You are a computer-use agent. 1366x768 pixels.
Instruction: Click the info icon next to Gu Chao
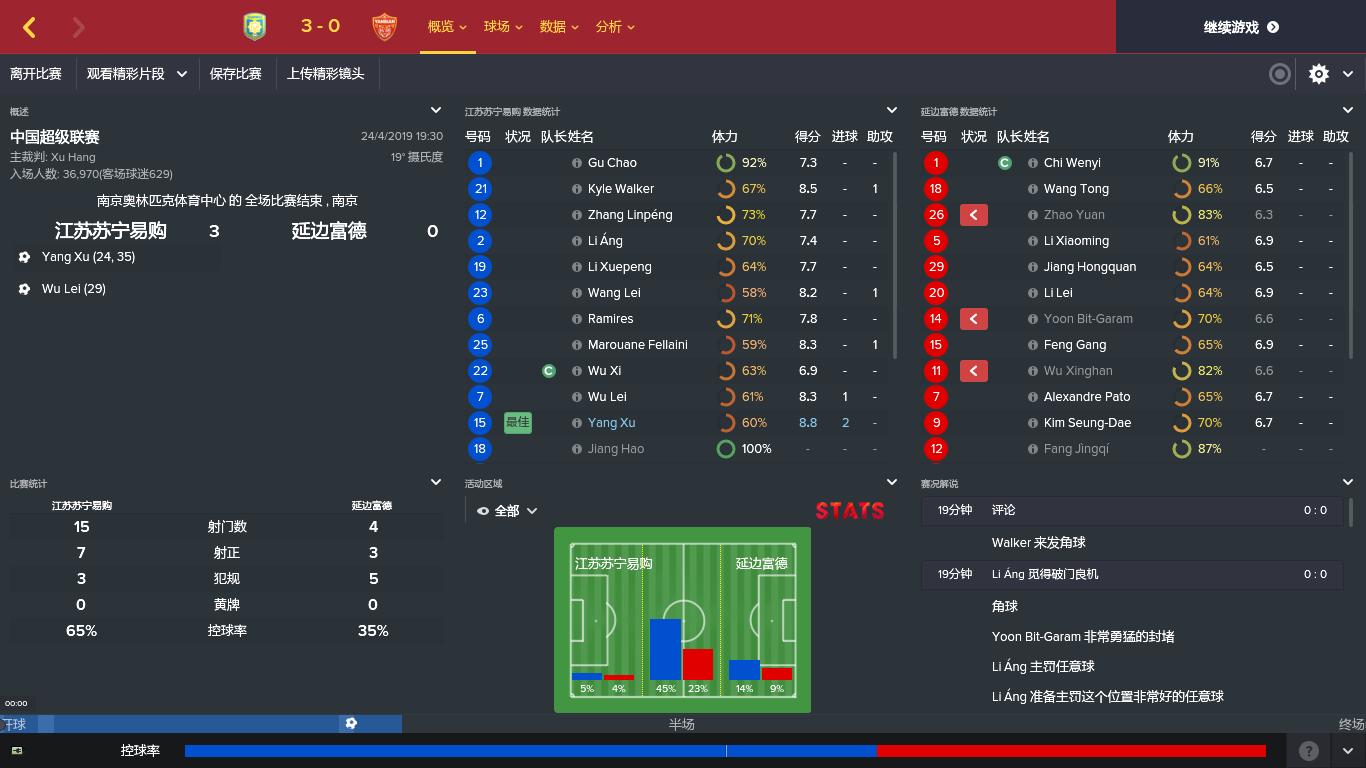[577, 162]
